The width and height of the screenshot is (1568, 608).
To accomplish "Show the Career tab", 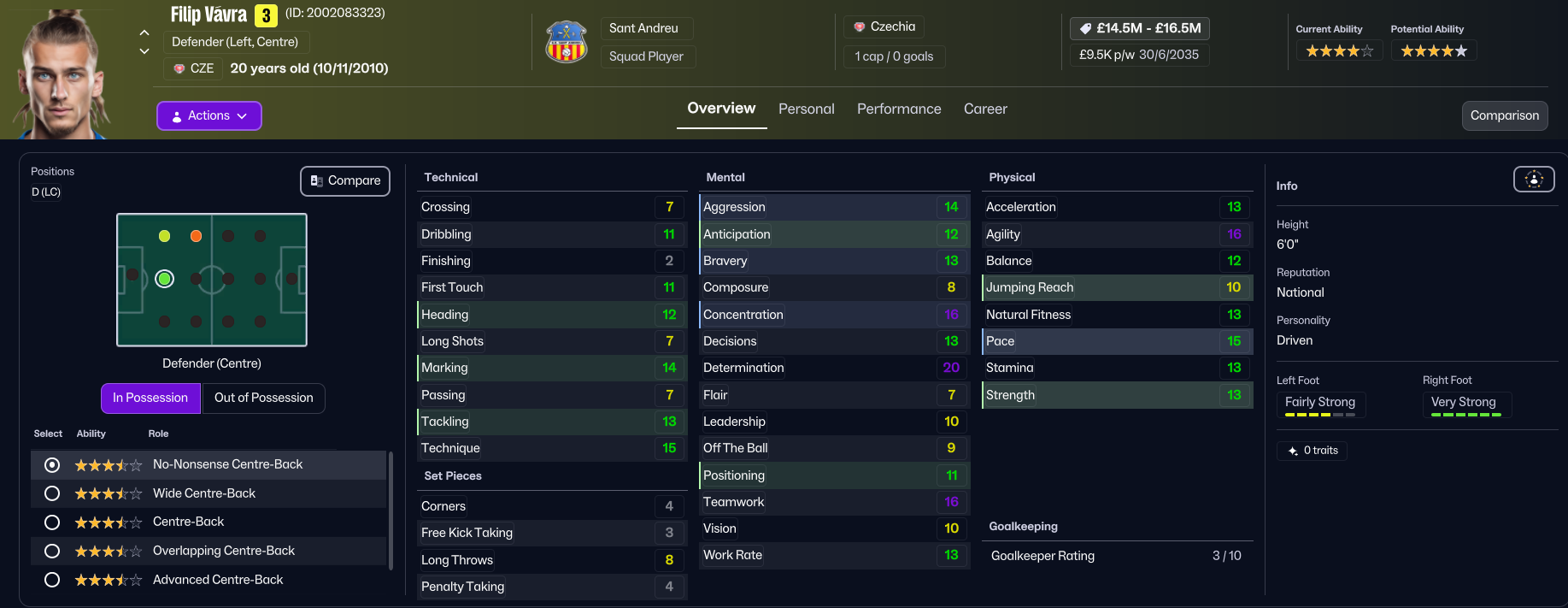I will click(985, 109).
